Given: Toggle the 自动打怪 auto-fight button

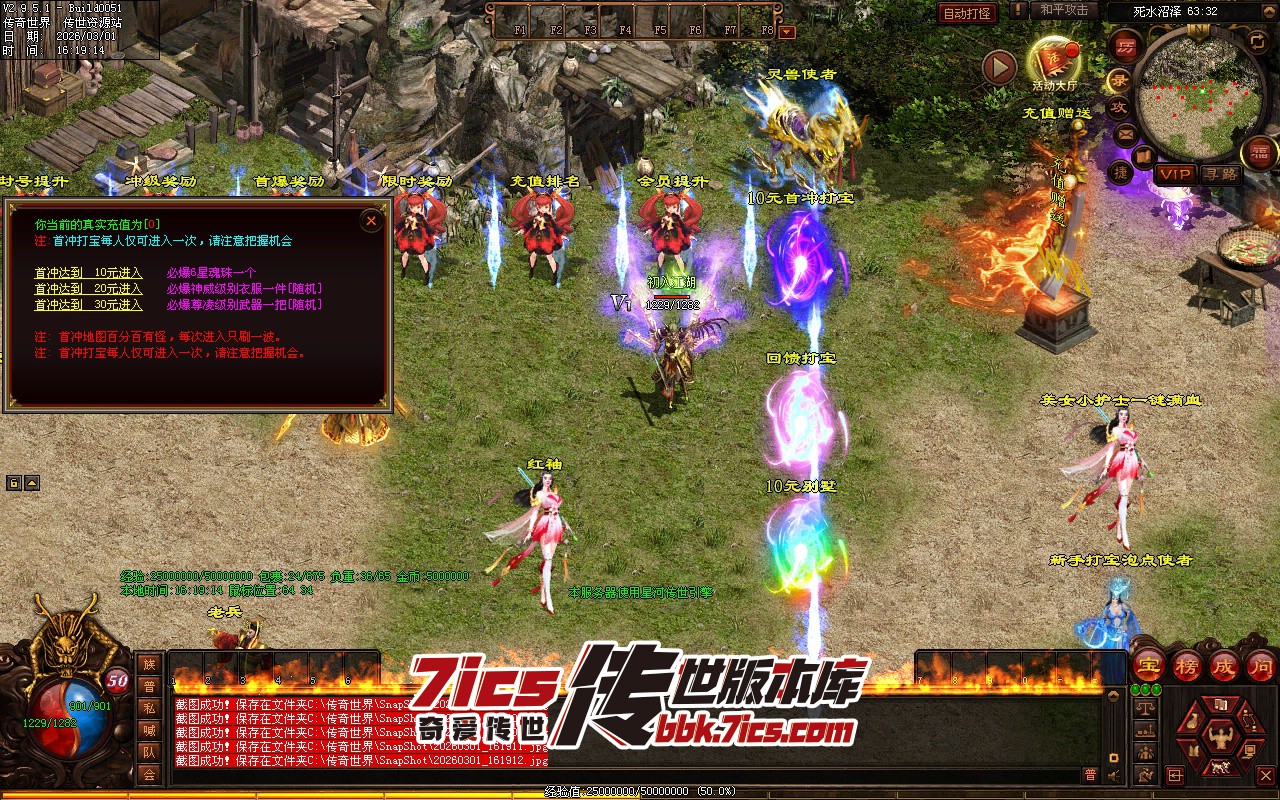Looking at the screenshot, I should [968, 13].
